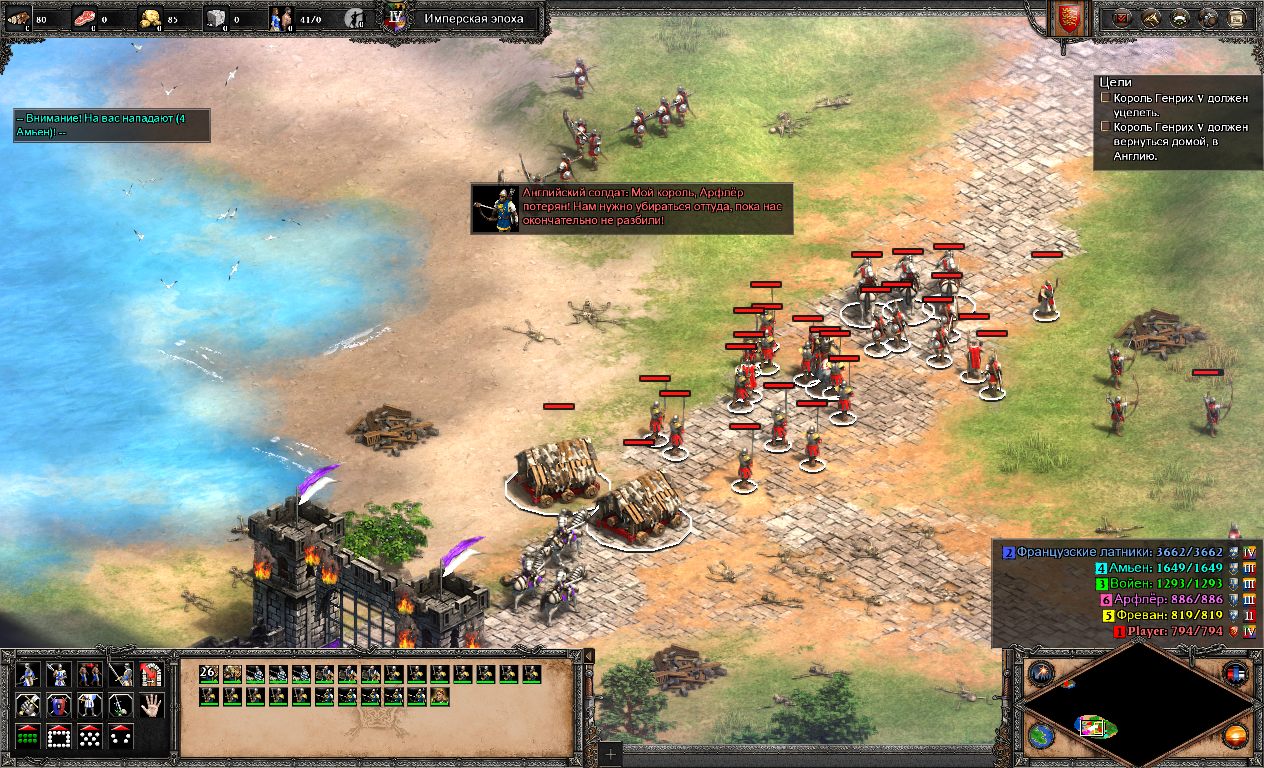Select the red-arrow delete unit command
This screenshot has height=768, width=1264.
pyautogui.click(x=152, y=675)
